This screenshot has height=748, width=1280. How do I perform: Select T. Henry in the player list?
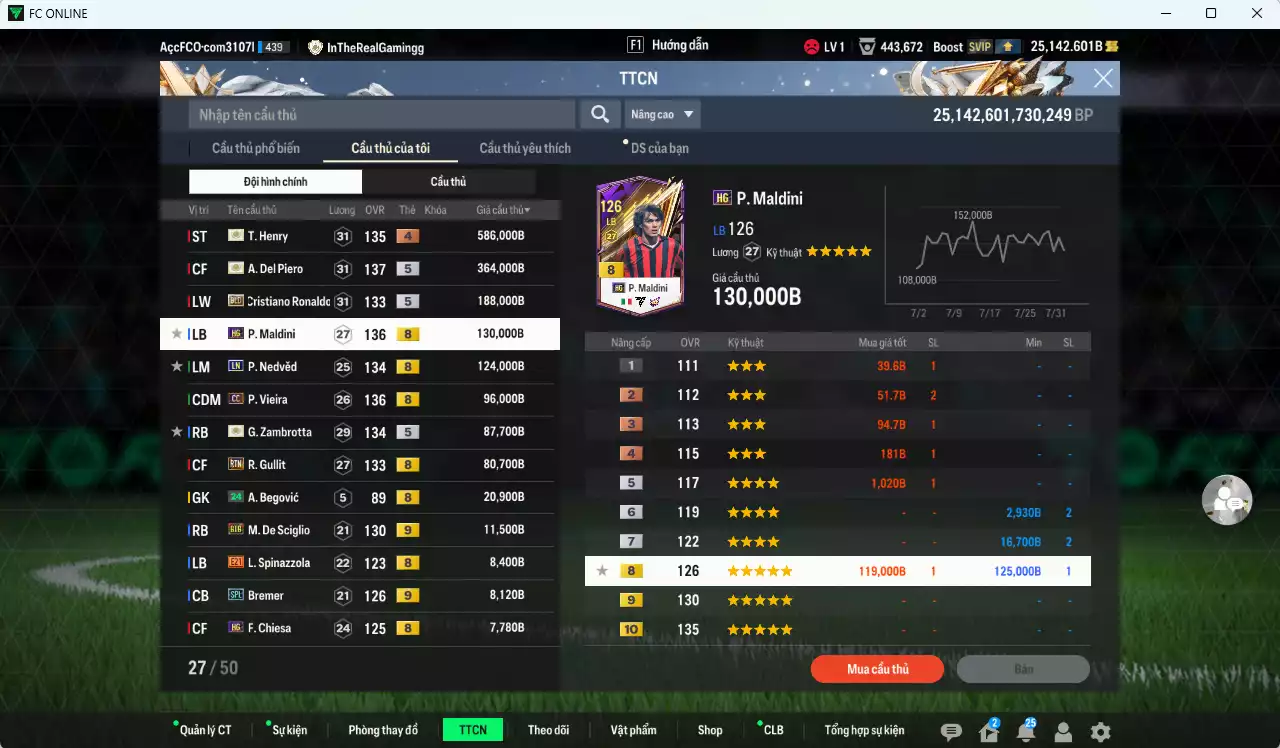coord(360,236)
